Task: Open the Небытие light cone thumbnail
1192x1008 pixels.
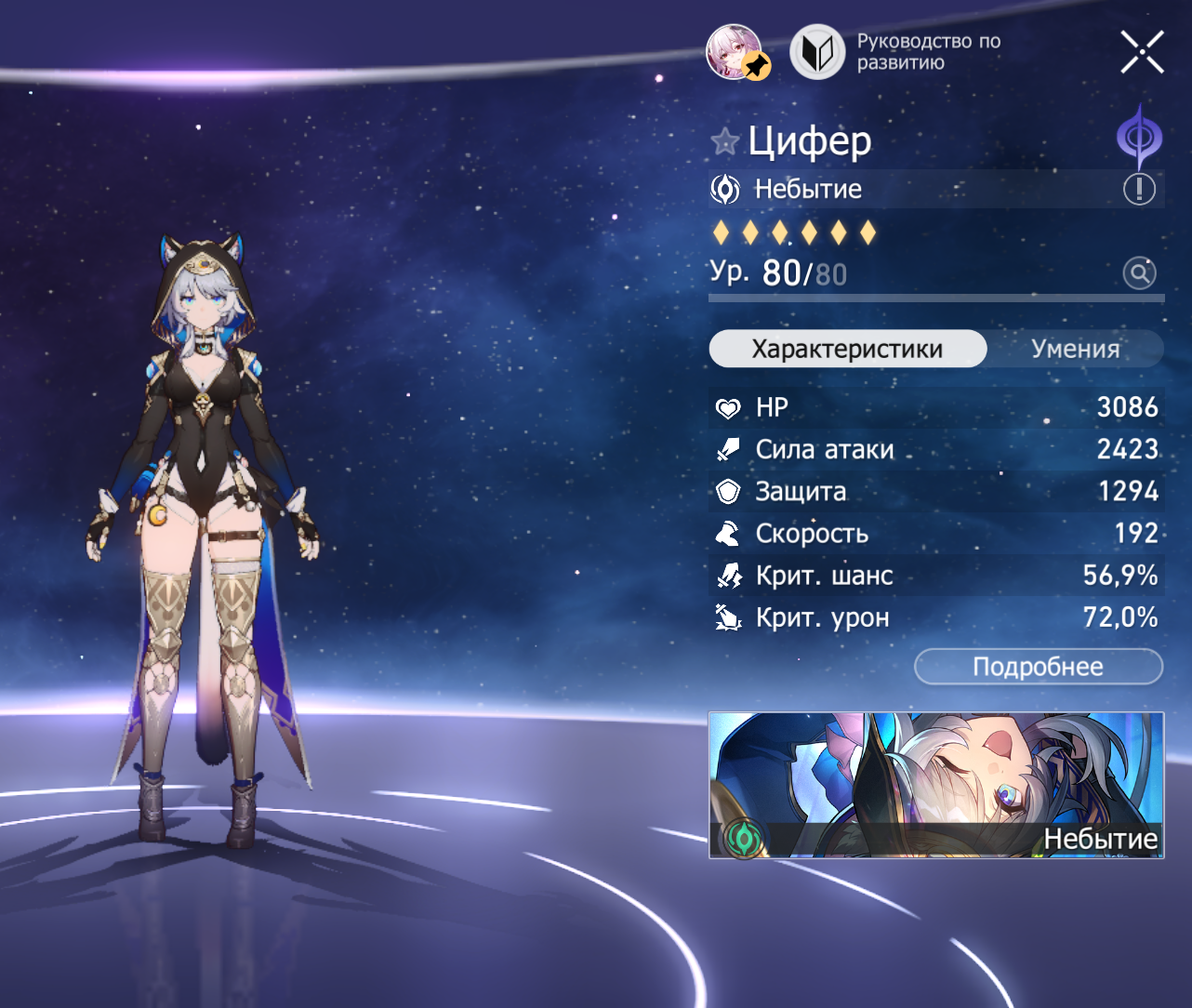Action: pos(935,785)
